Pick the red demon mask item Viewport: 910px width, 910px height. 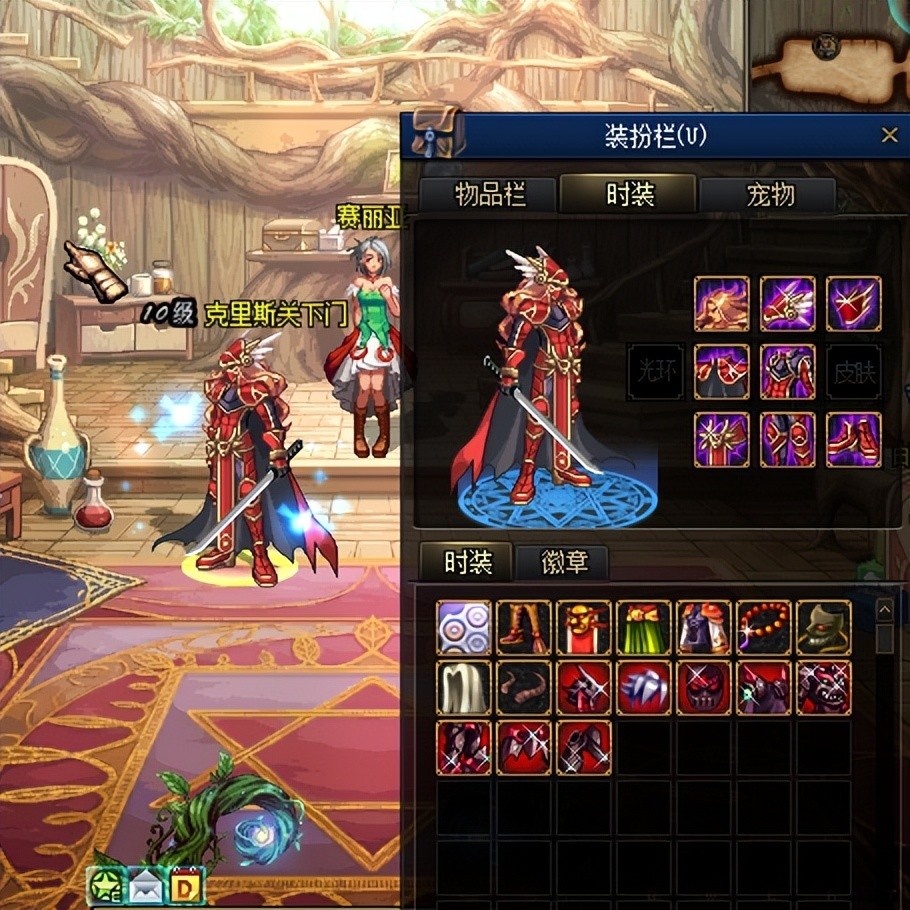click(x=704, y=687)
